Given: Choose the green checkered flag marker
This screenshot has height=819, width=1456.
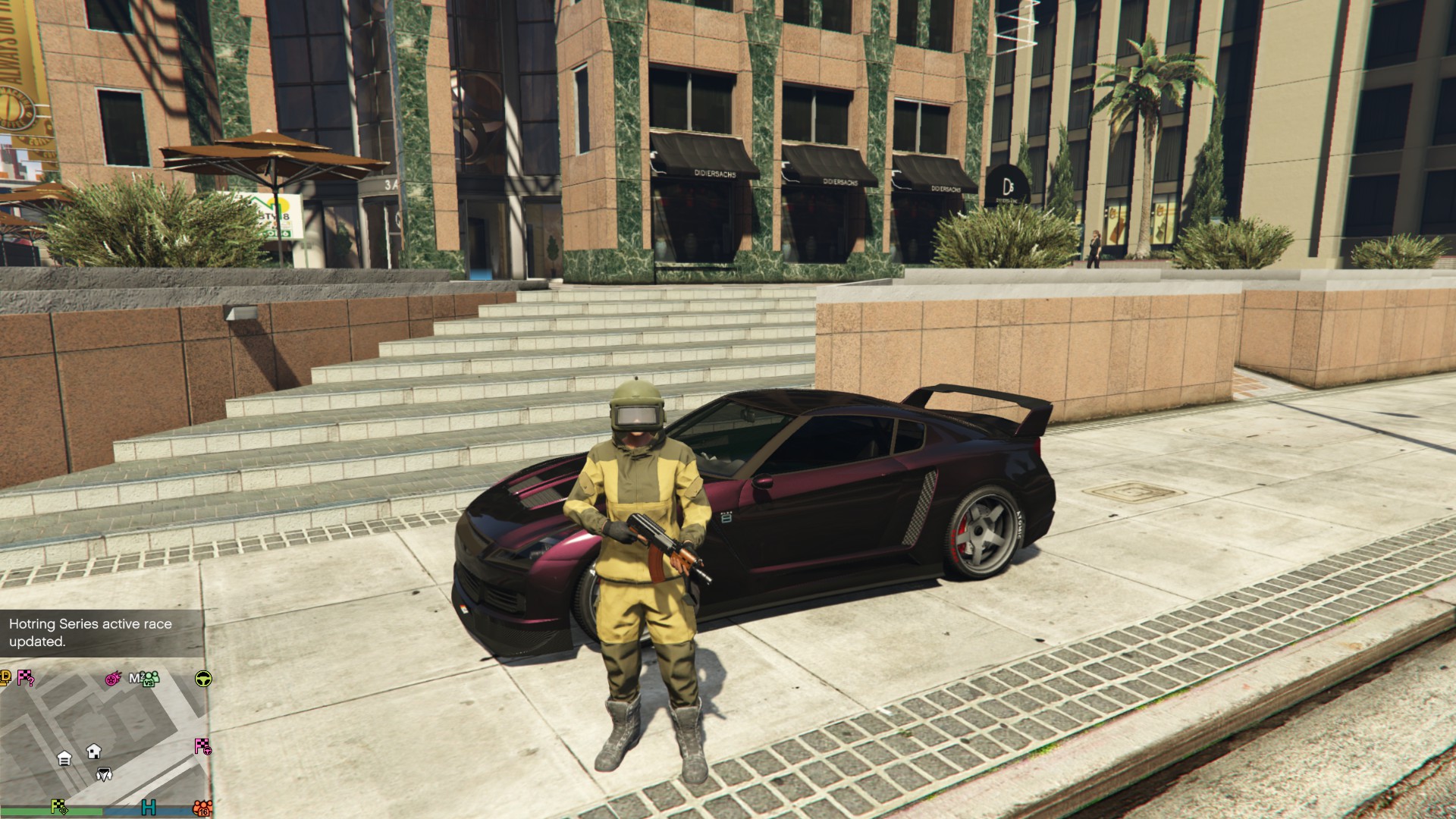Looking at the screenshot, I should pyautogui.click(x=59, y=807).
